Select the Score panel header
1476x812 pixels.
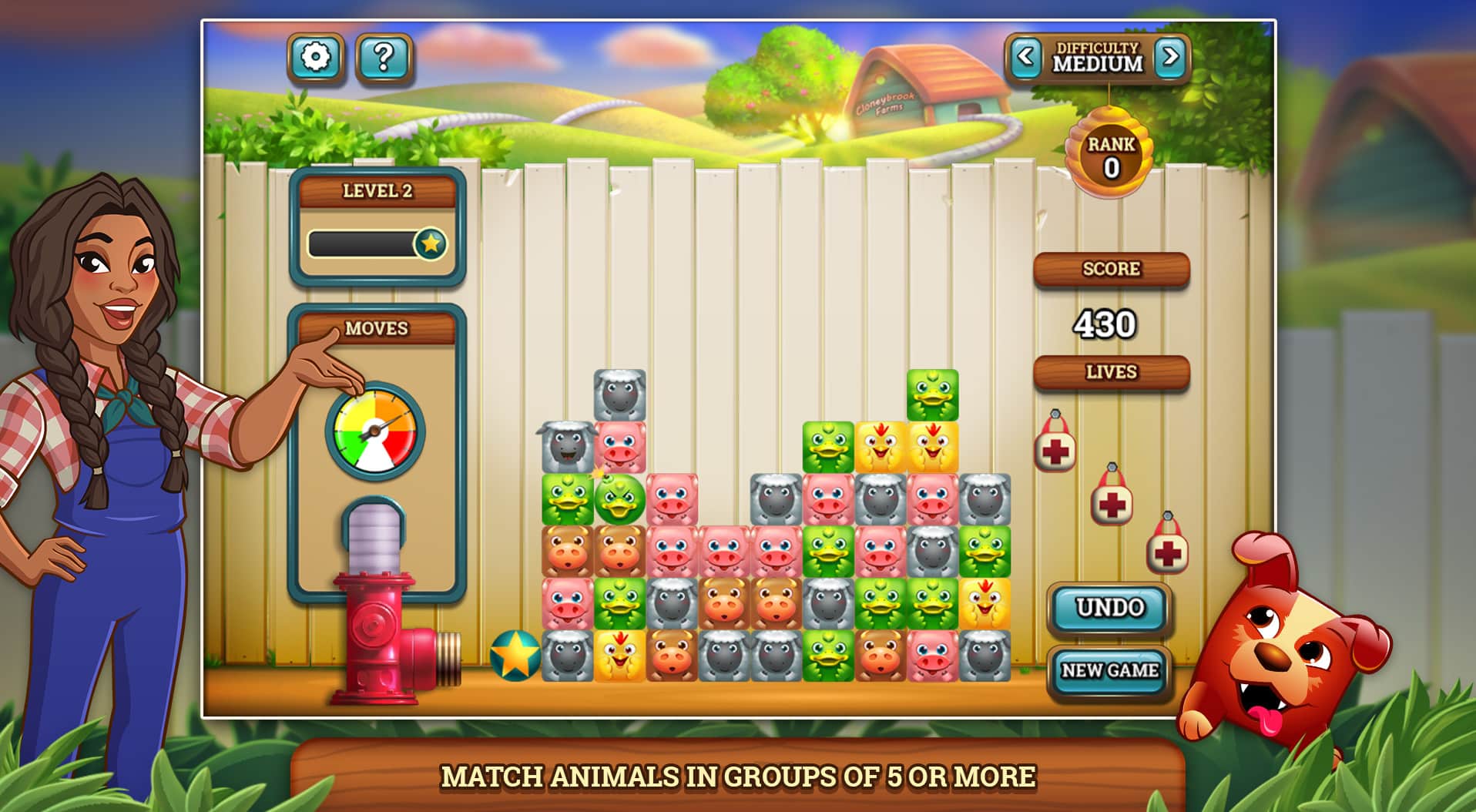click(x=1110, y=269)
